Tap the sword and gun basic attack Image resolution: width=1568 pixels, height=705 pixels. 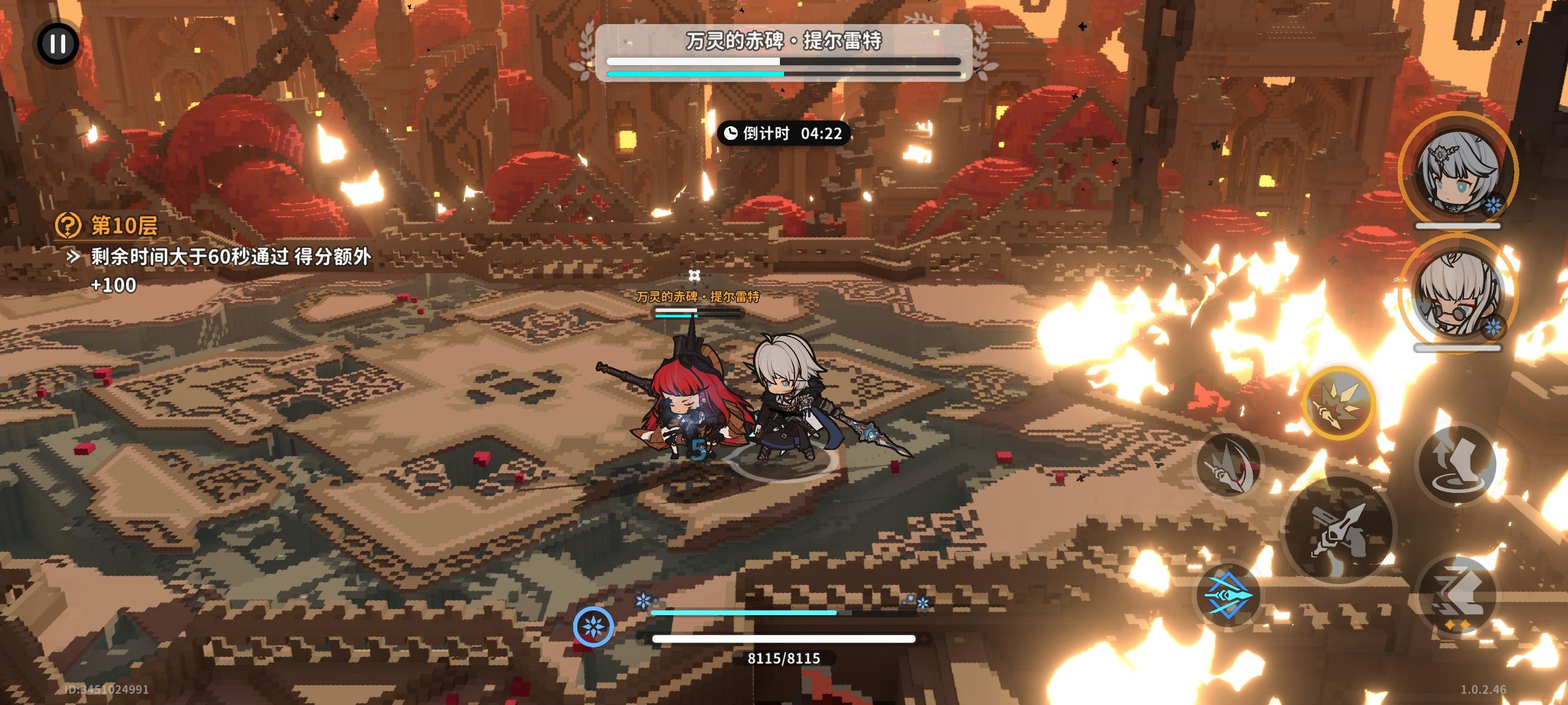1339,530
